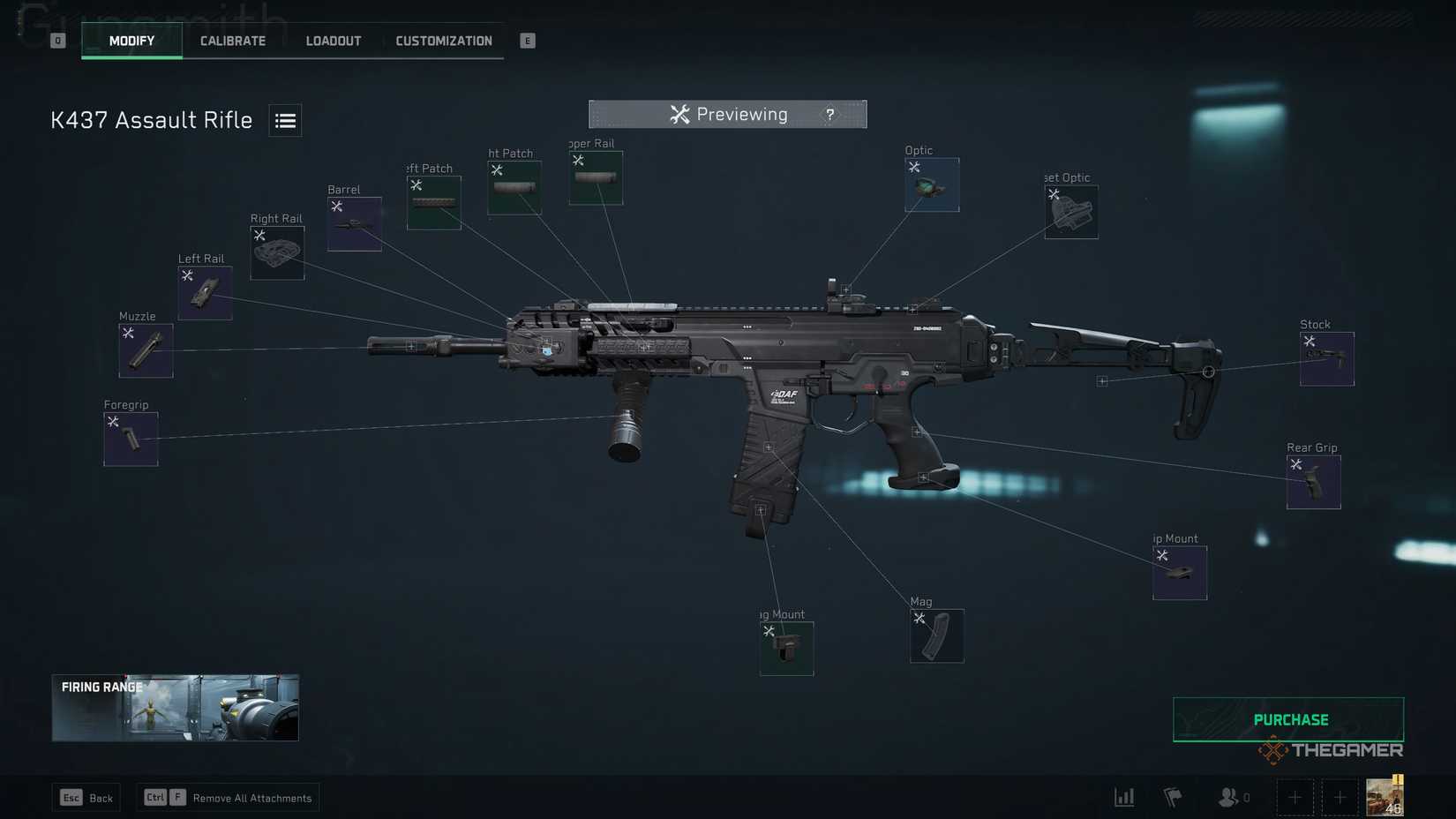This screenshot has height=819, width=1456.
Task: Select the Right Rail attachment icon
Action: (x=276, y=252)
